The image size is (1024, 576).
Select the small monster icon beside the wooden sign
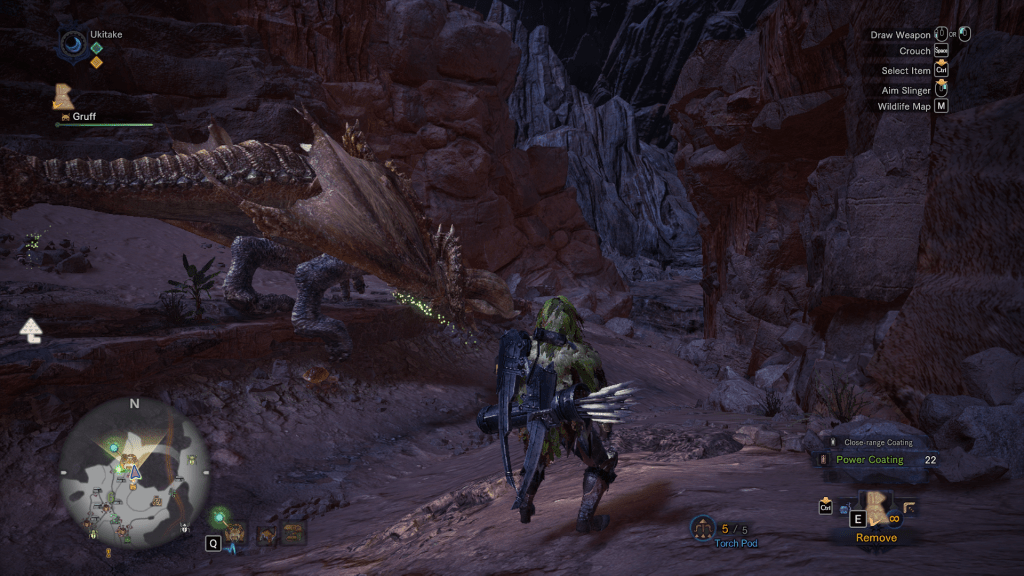(265, 536)
